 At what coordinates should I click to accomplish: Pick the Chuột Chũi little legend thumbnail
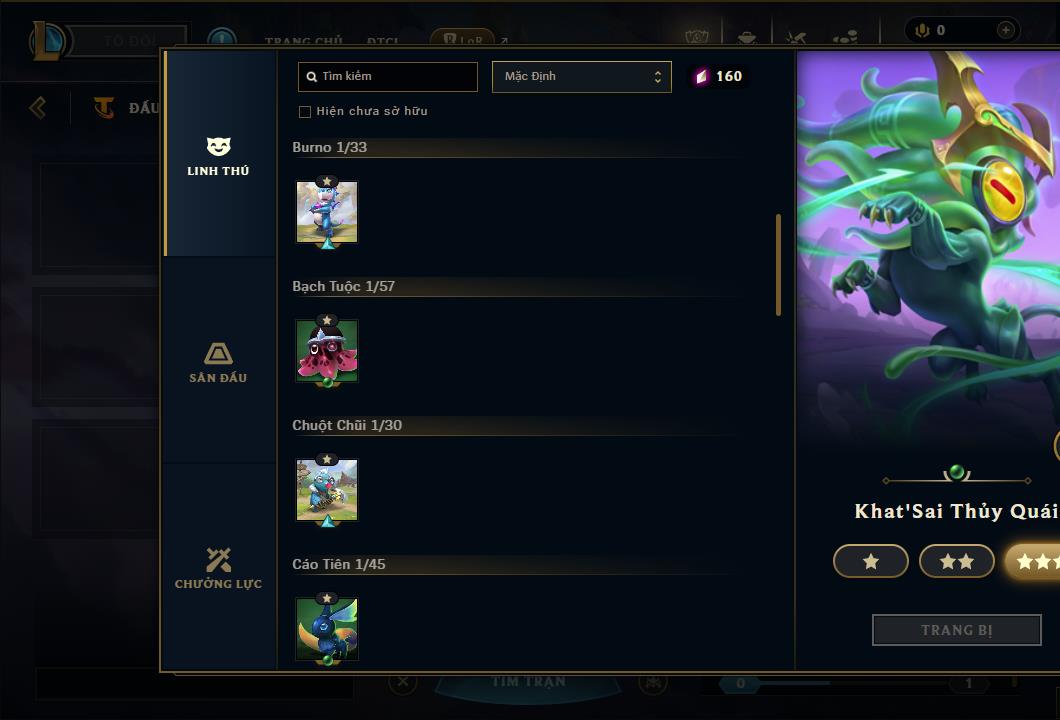tap(327, 490)
